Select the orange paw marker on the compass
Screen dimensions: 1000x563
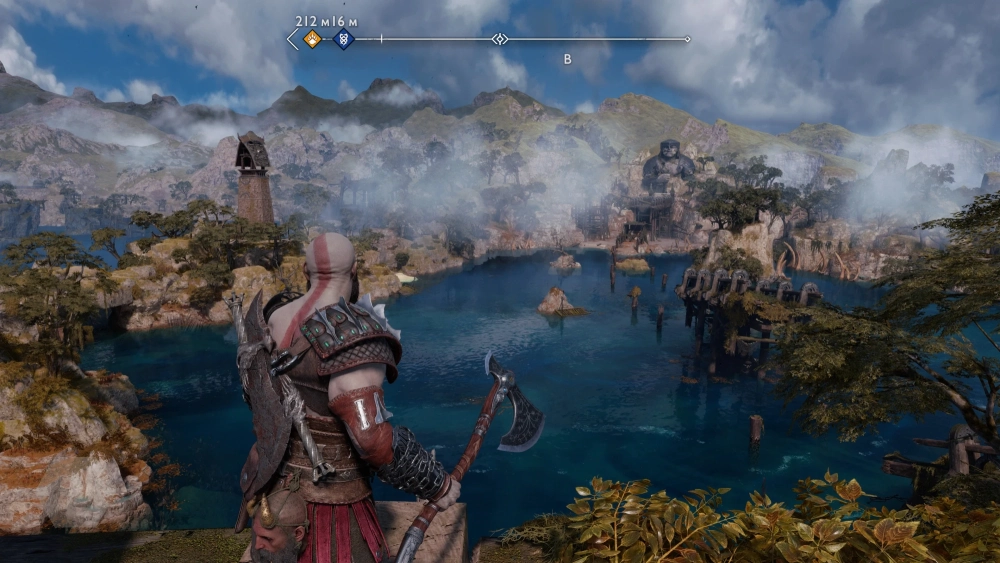(x=312, y=39)
